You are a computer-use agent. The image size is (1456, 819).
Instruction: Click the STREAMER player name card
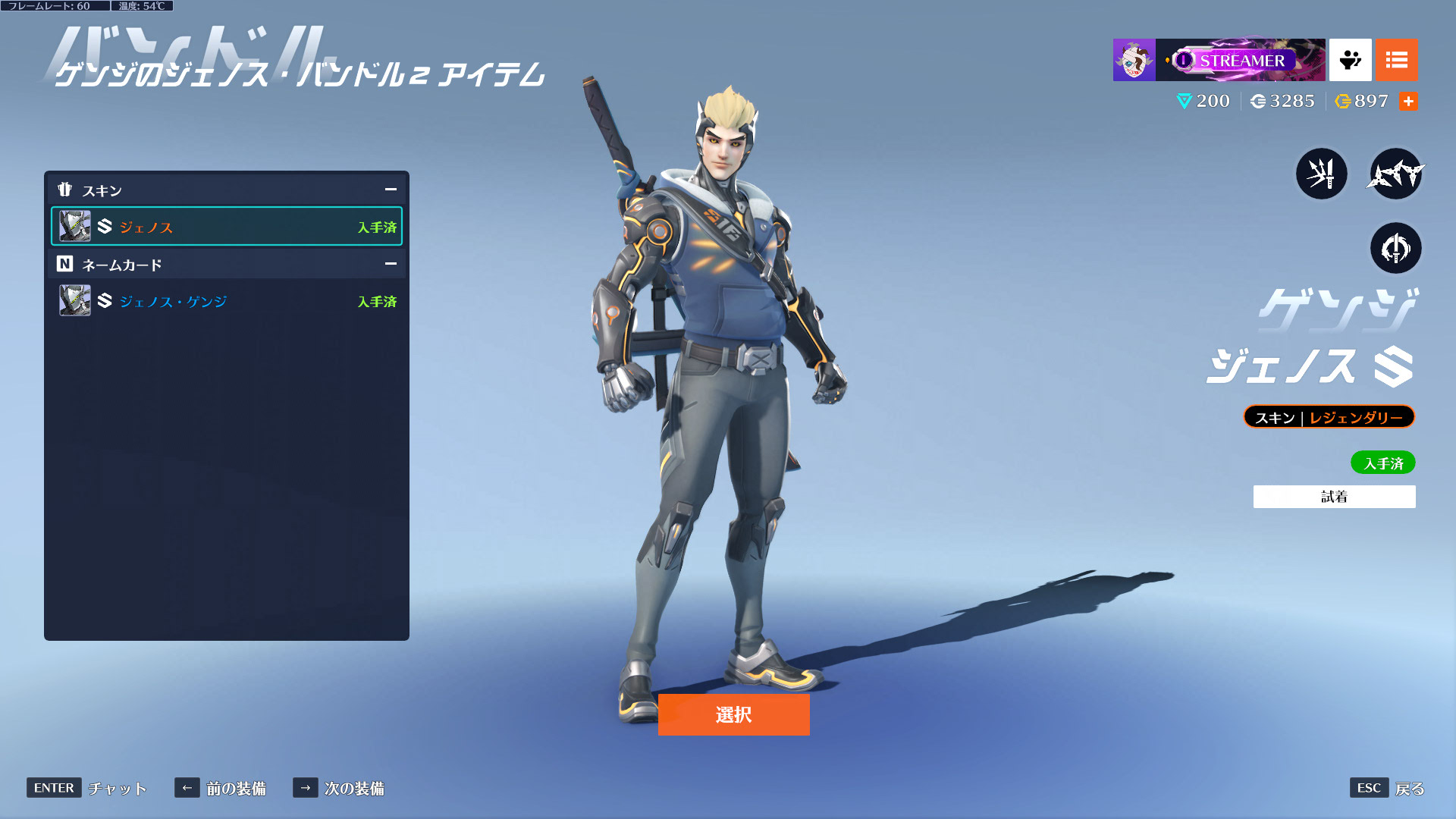pyautogui.click(x=1241, y=60)
